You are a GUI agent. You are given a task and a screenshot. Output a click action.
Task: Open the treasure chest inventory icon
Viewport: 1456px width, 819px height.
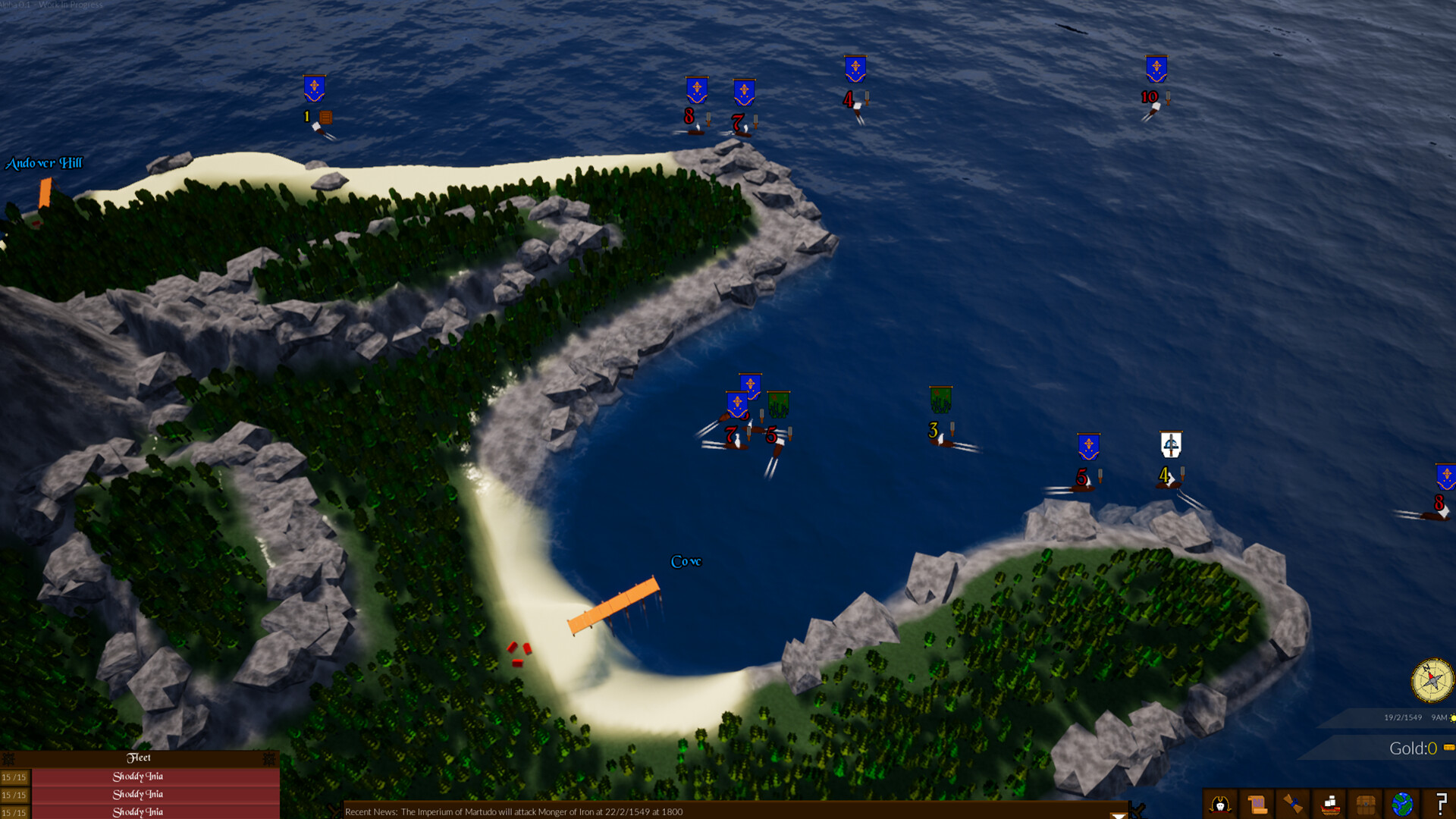1365,805
